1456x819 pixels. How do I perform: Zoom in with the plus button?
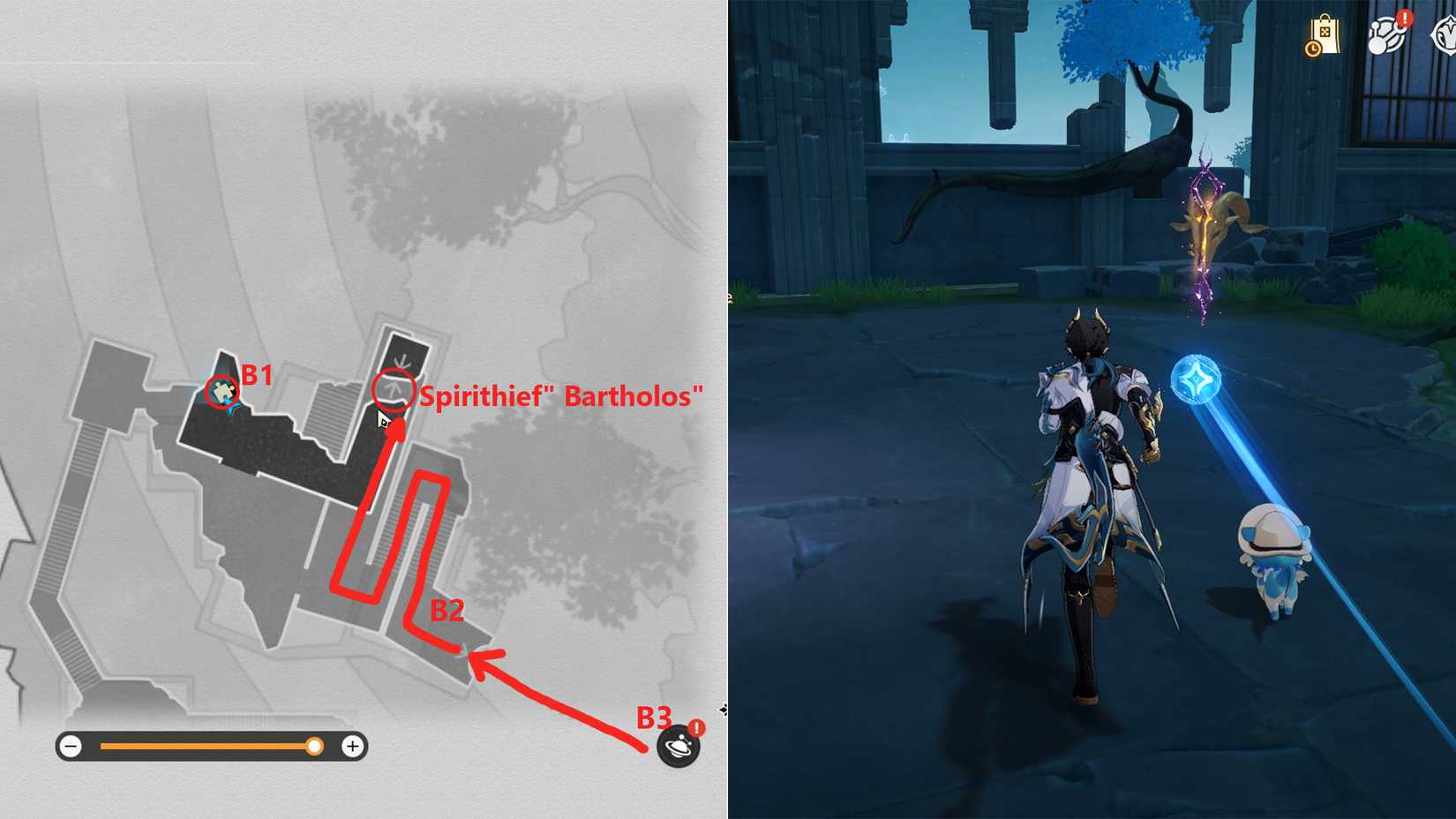tap(353, 746)
